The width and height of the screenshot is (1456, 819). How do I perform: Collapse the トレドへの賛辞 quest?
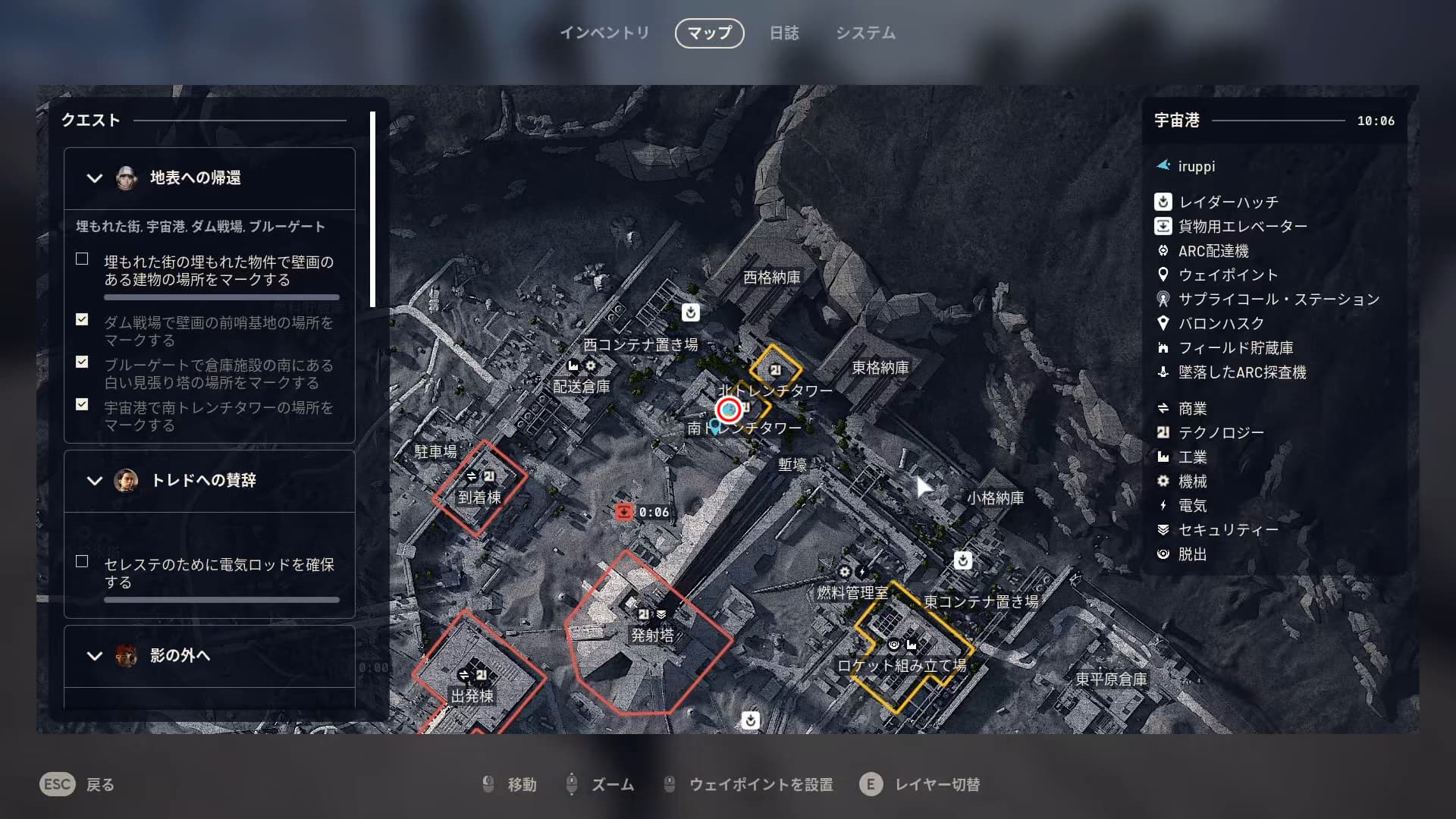tap(95, 481)
